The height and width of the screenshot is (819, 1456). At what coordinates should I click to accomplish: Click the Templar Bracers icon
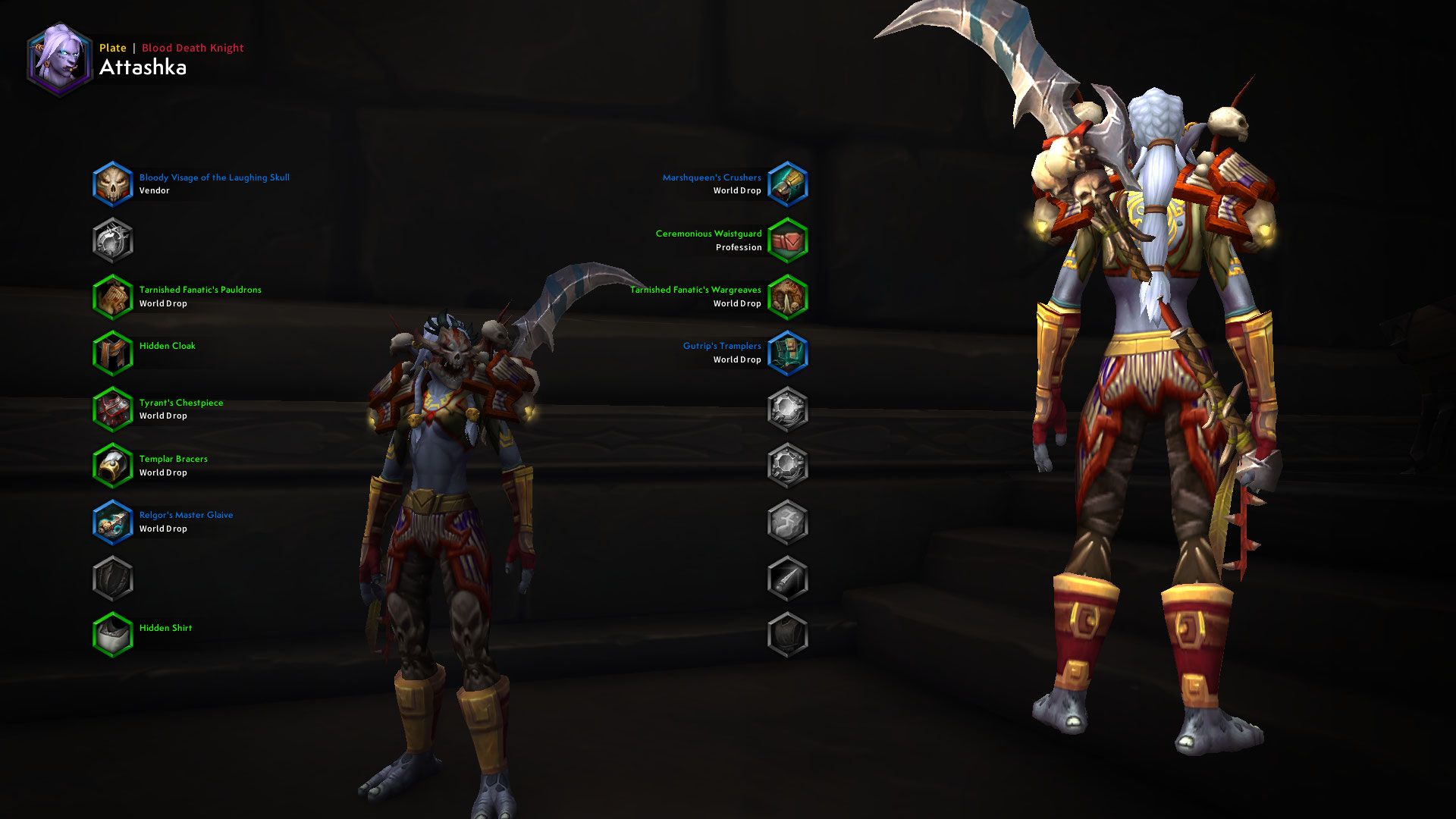112,465
